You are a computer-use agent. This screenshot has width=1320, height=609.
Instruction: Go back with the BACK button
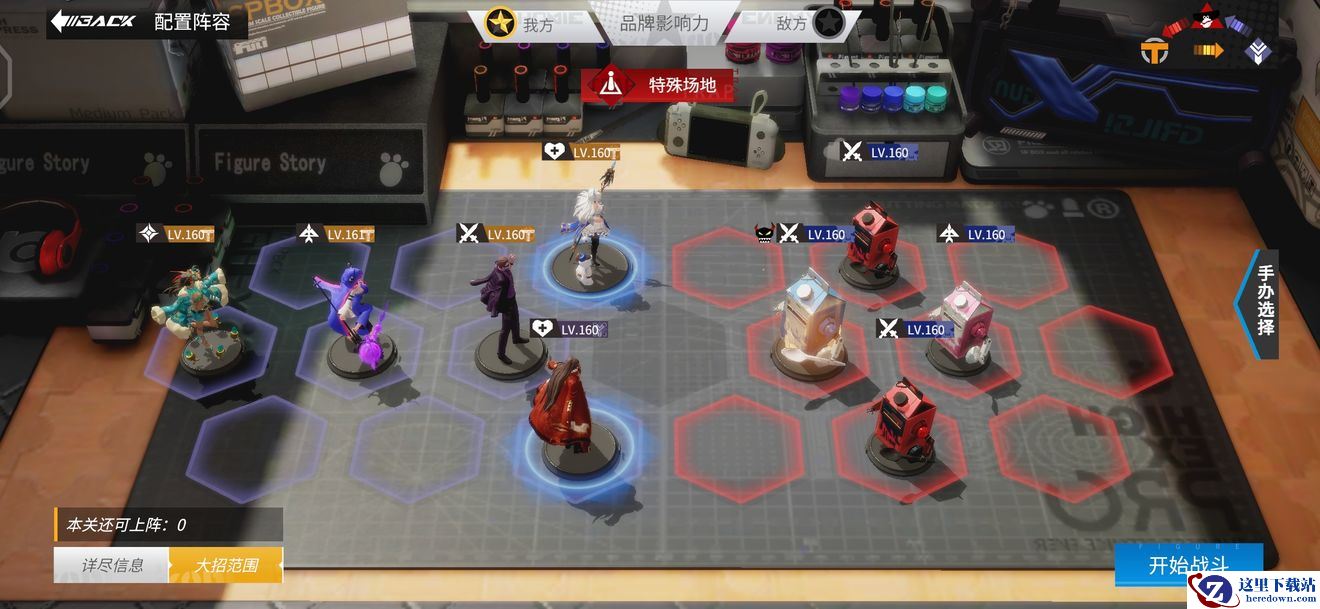(93, 20)
